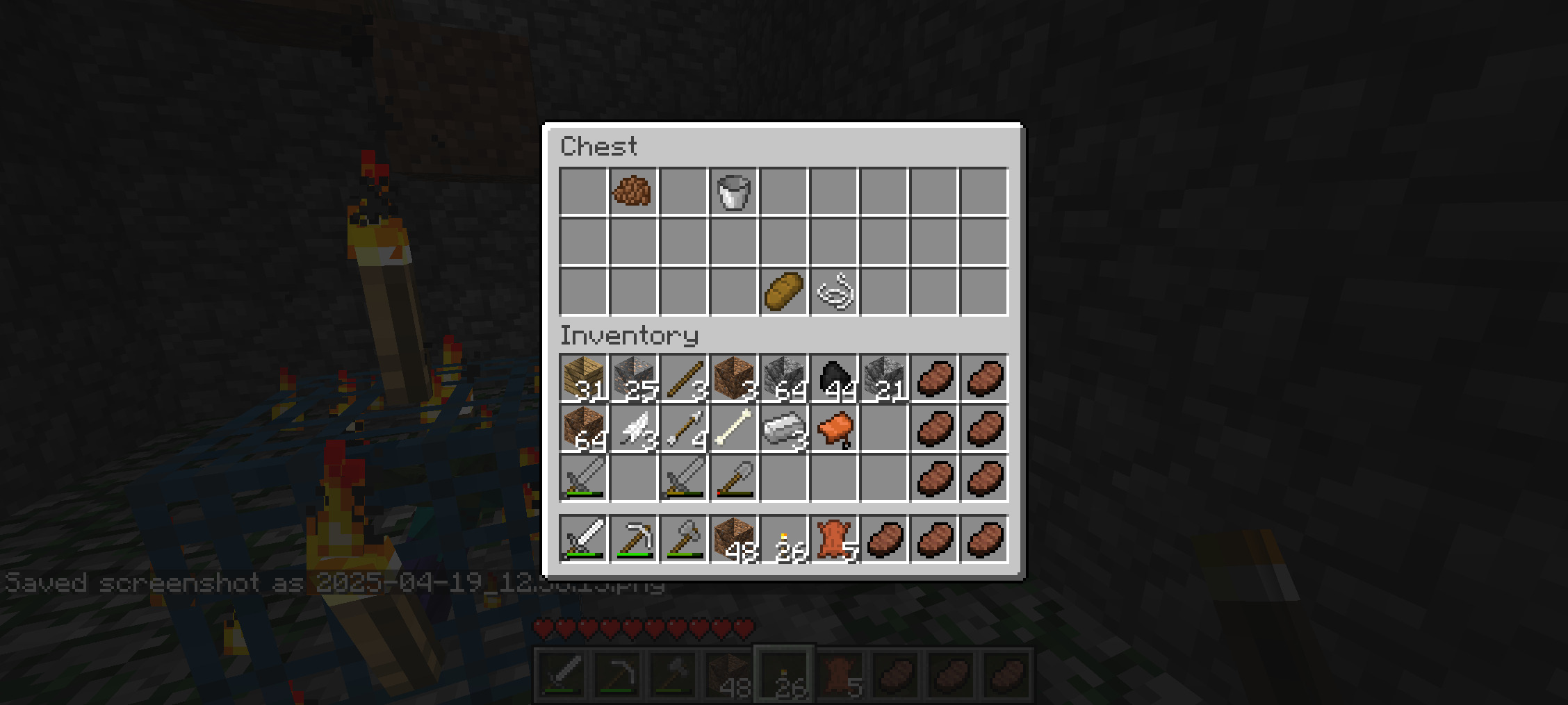The height and width of the screenshot is (705, 1568).
Task: Choose the iron sword in the hotbar row
Action: (583, 539)
